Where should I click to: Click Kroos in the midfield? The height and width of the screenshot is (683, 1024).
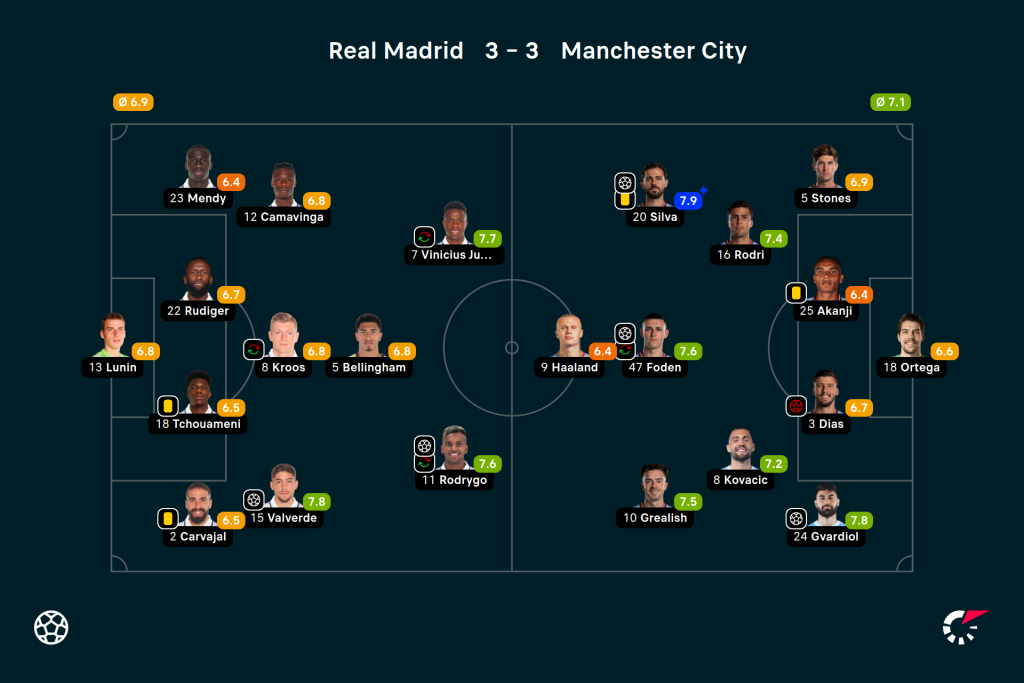click(284, 336)
